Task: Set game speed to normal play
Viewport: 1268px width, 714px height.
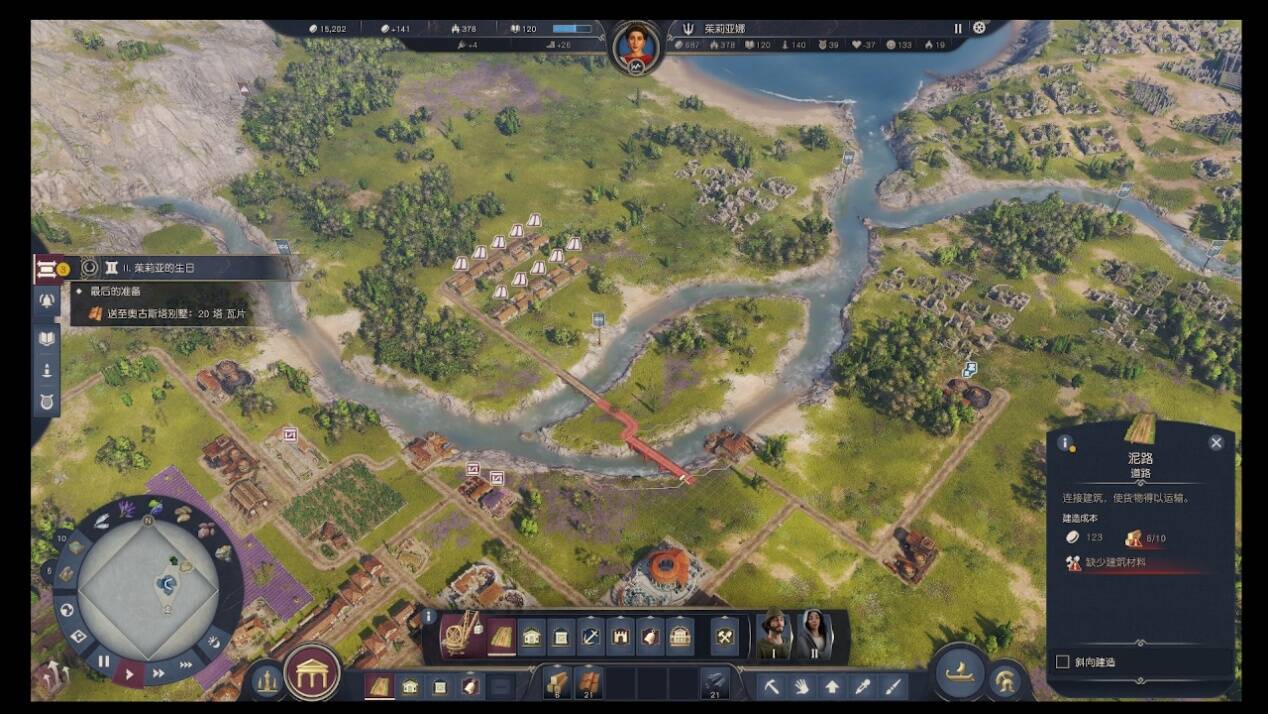Action: tap(129, 672)
